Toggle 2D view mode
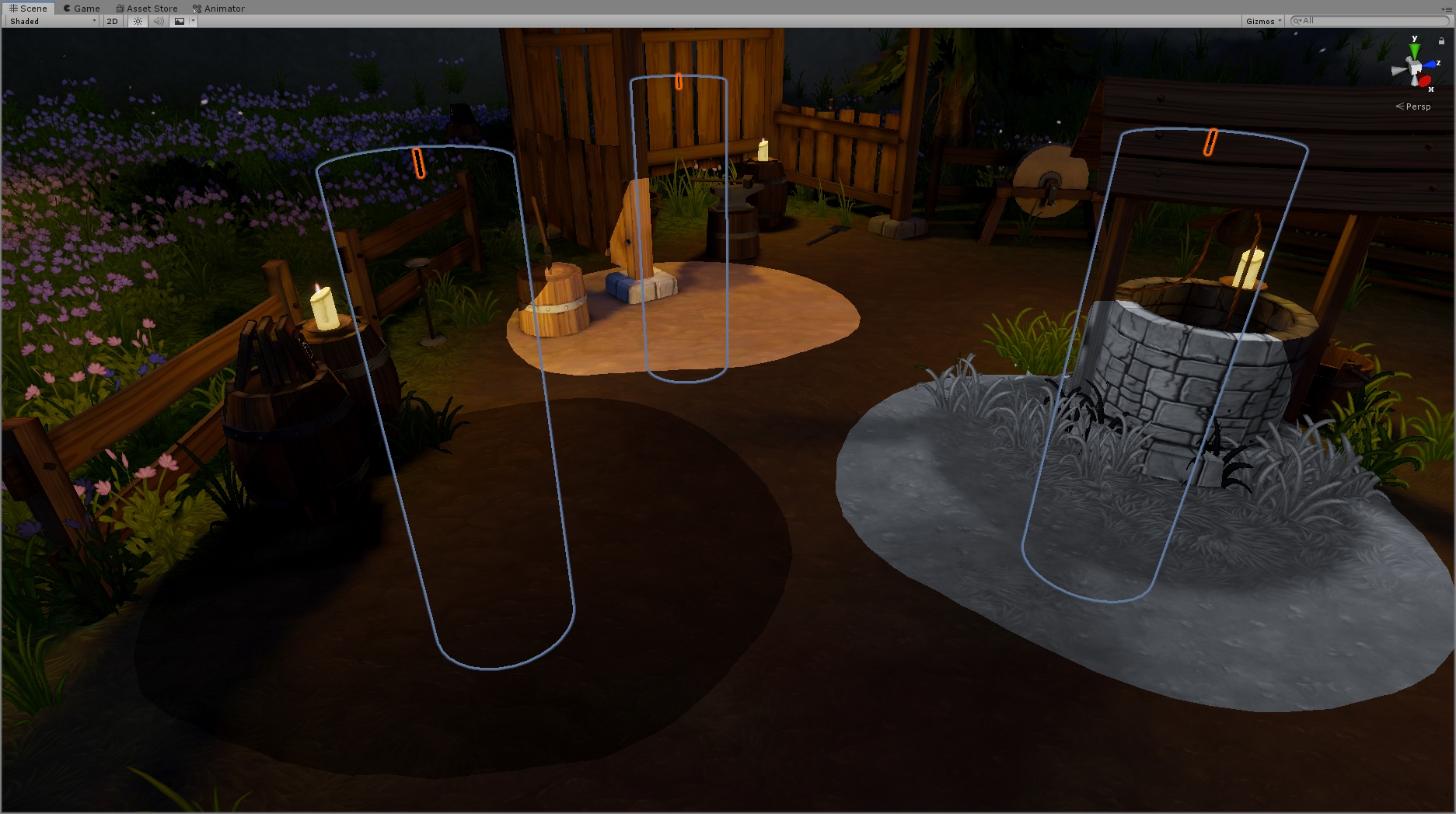The image size is (1456, 814). tap(111, 21)
